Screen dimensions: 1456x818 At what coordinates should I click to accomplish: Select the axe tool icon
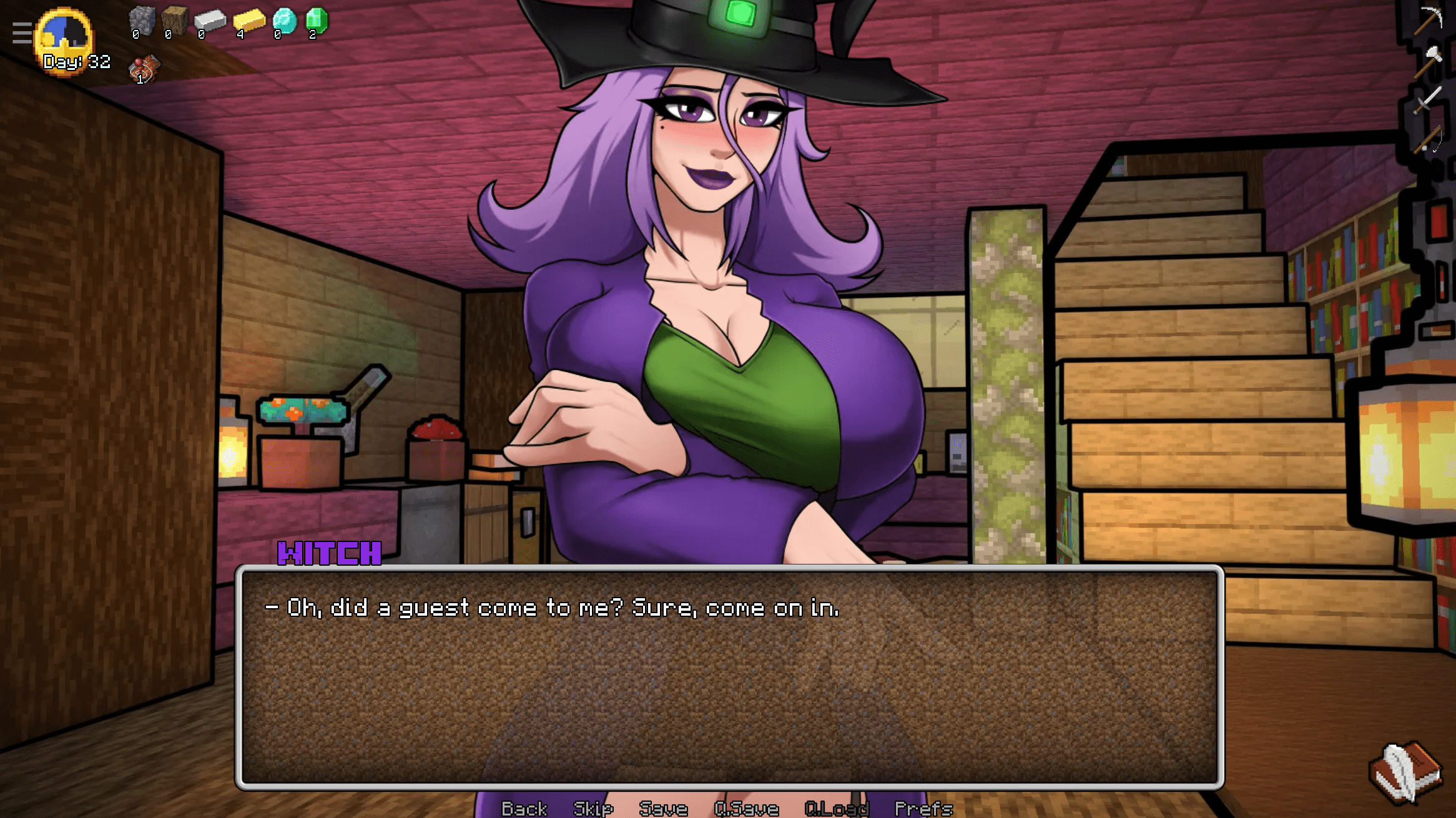[1429, 61]
